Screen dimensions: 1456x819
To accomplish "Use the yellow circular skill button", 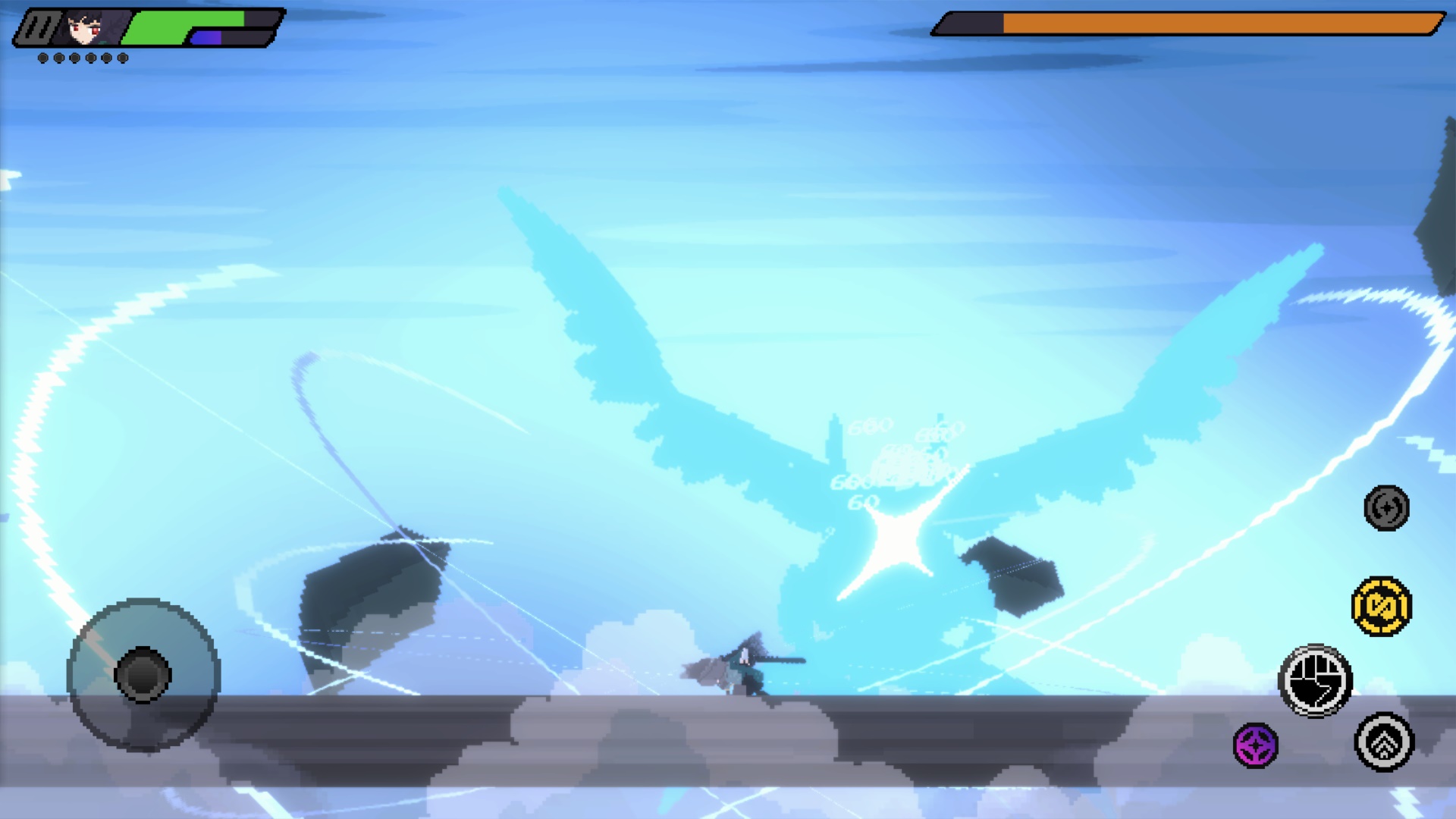I will pos(1382,607).
